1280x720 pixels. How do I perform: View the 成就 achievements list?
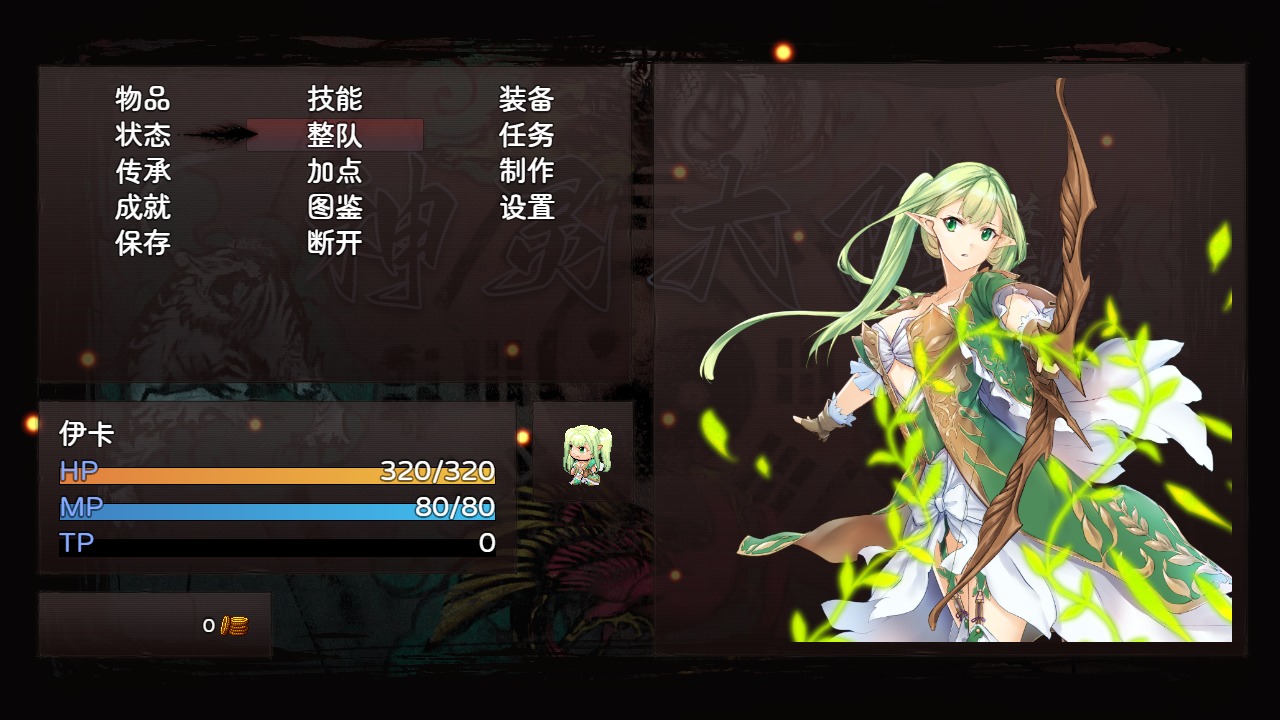(143, 207)
